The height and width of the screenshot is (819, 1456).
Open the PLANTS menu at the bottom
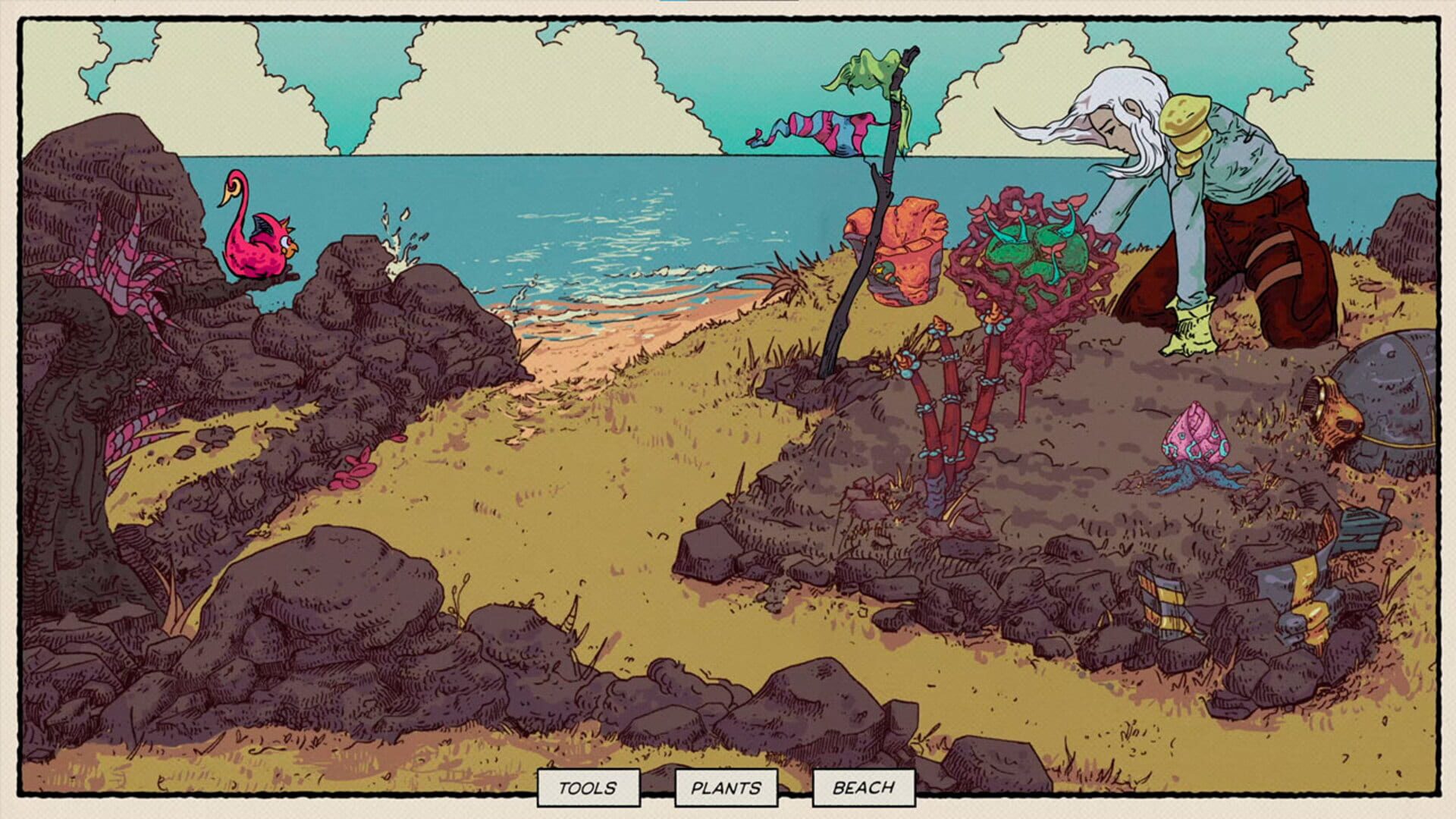pos(725,788)
